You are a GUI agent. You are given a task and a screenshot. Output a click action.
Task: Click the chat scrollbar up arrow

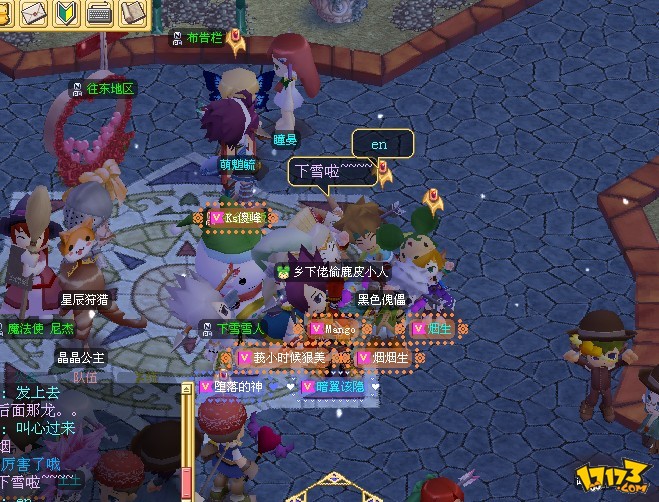[x=186, y=387]
